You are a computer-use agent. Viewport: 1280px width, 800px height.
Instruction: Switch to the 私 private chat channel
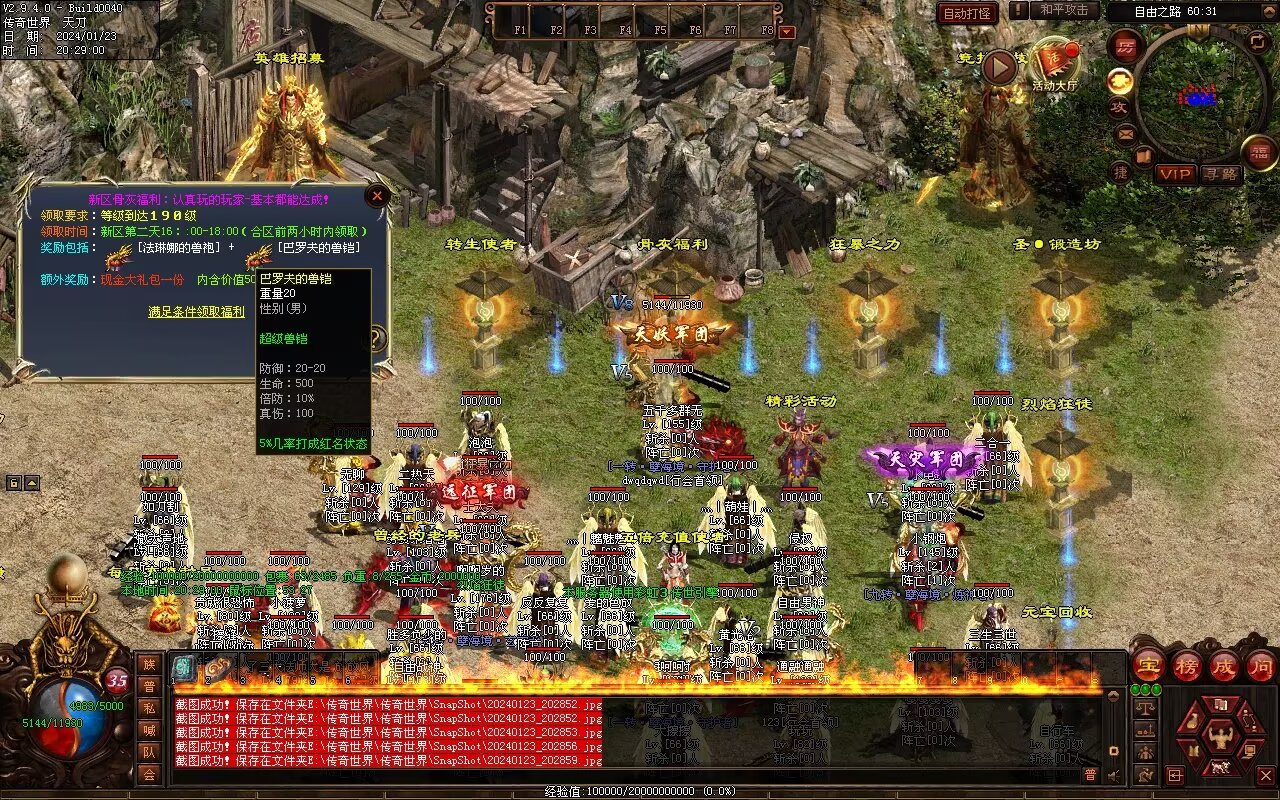pyautogui.click(x=149, y=708)
